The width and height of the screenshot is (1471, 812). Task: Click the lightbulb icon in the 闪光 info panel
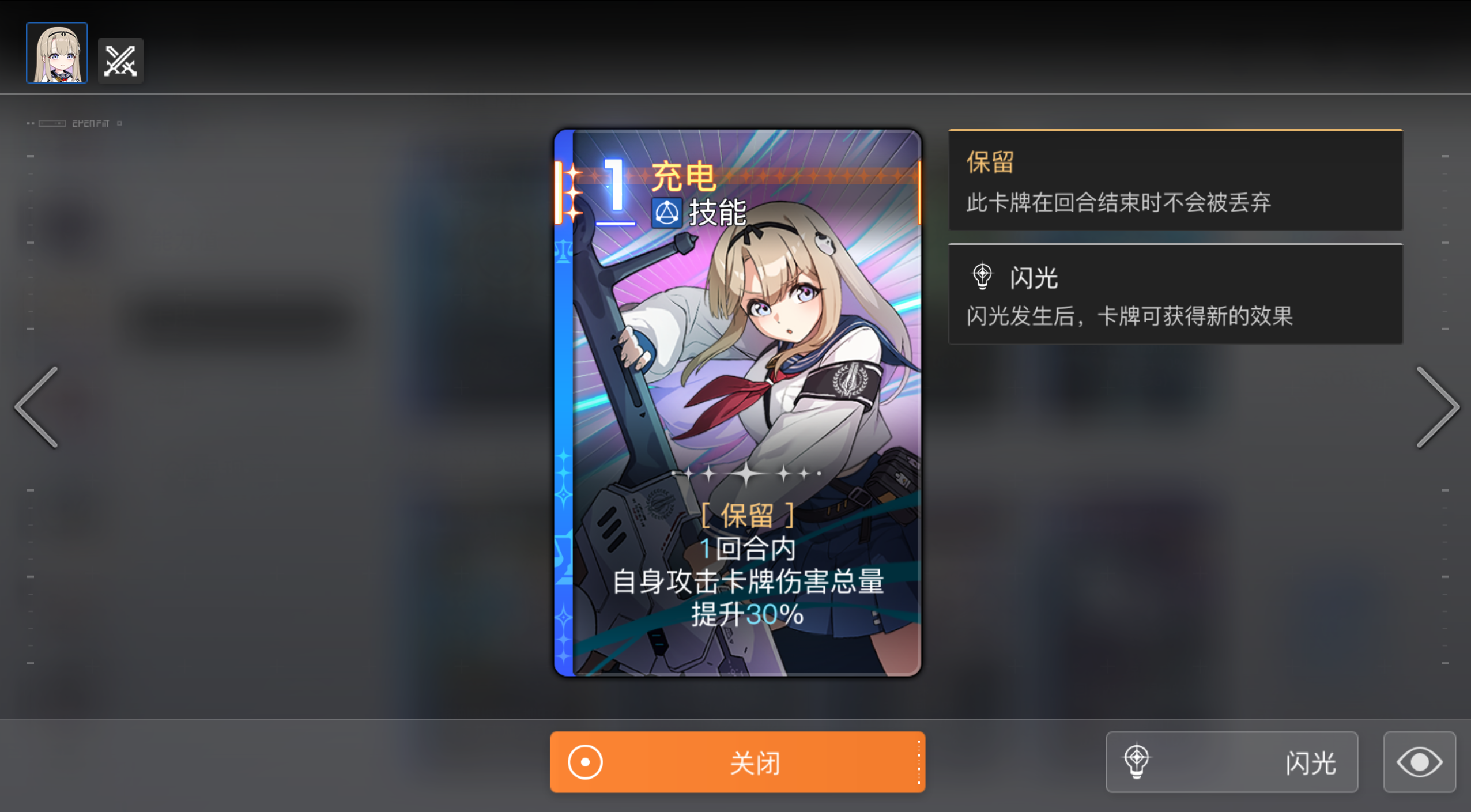982,275
